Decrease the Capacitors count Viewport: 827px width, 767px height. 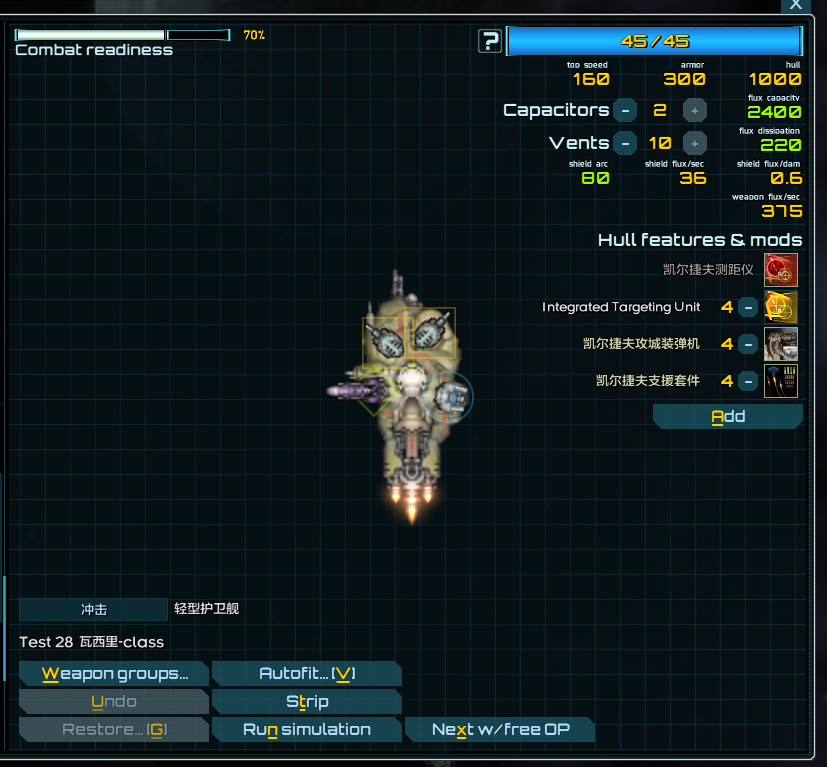pyautogui.click(x=625, y=110)
